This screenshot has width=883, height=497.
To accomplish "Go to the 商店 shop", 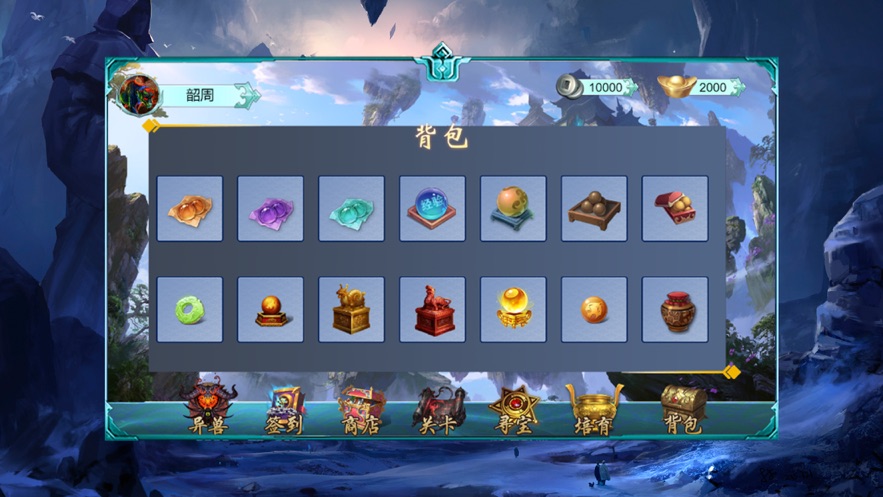I will (x=361, y=410).
